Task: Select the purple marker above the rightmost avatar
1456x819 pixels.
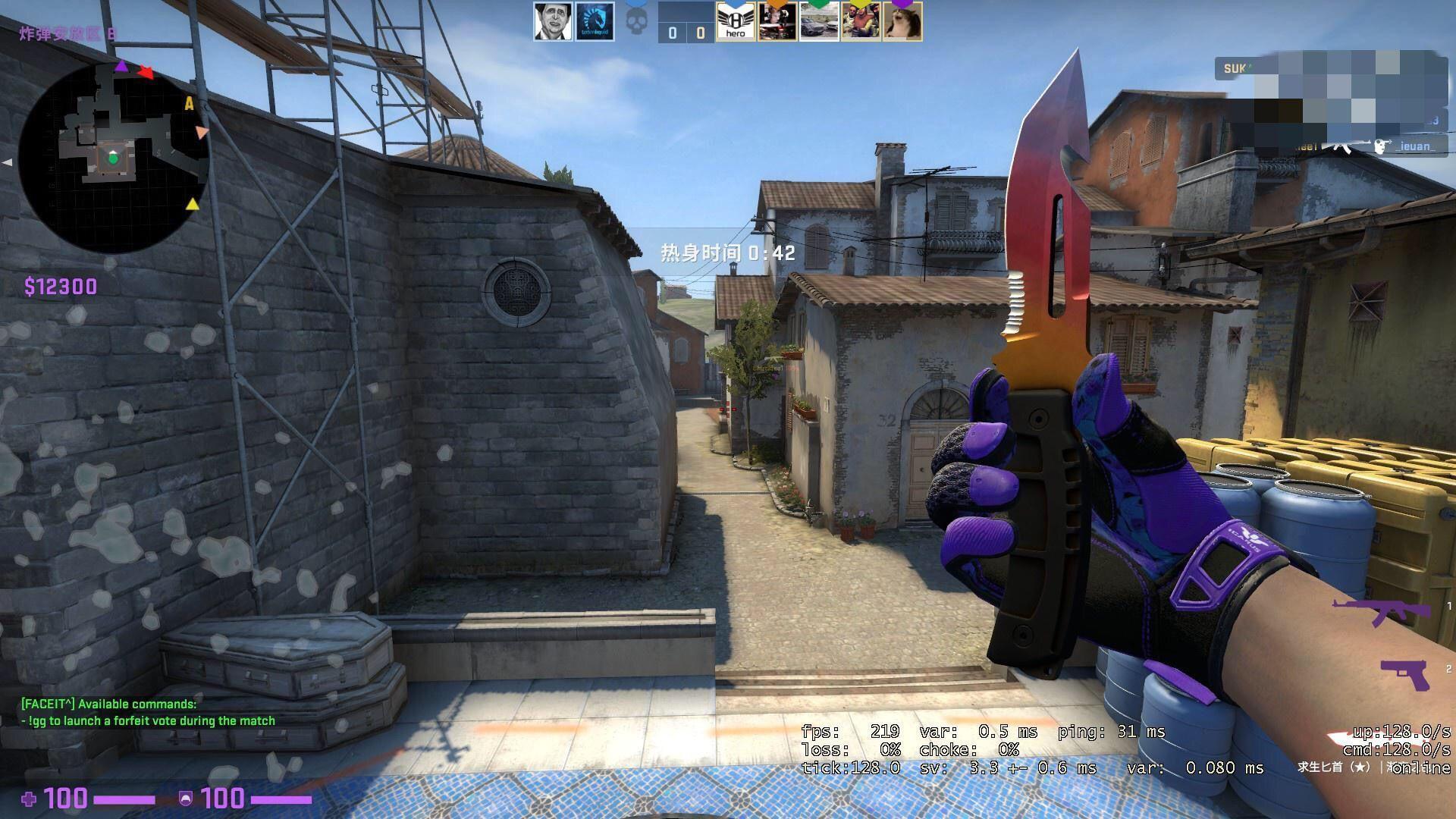Action: tap(902, 2)
